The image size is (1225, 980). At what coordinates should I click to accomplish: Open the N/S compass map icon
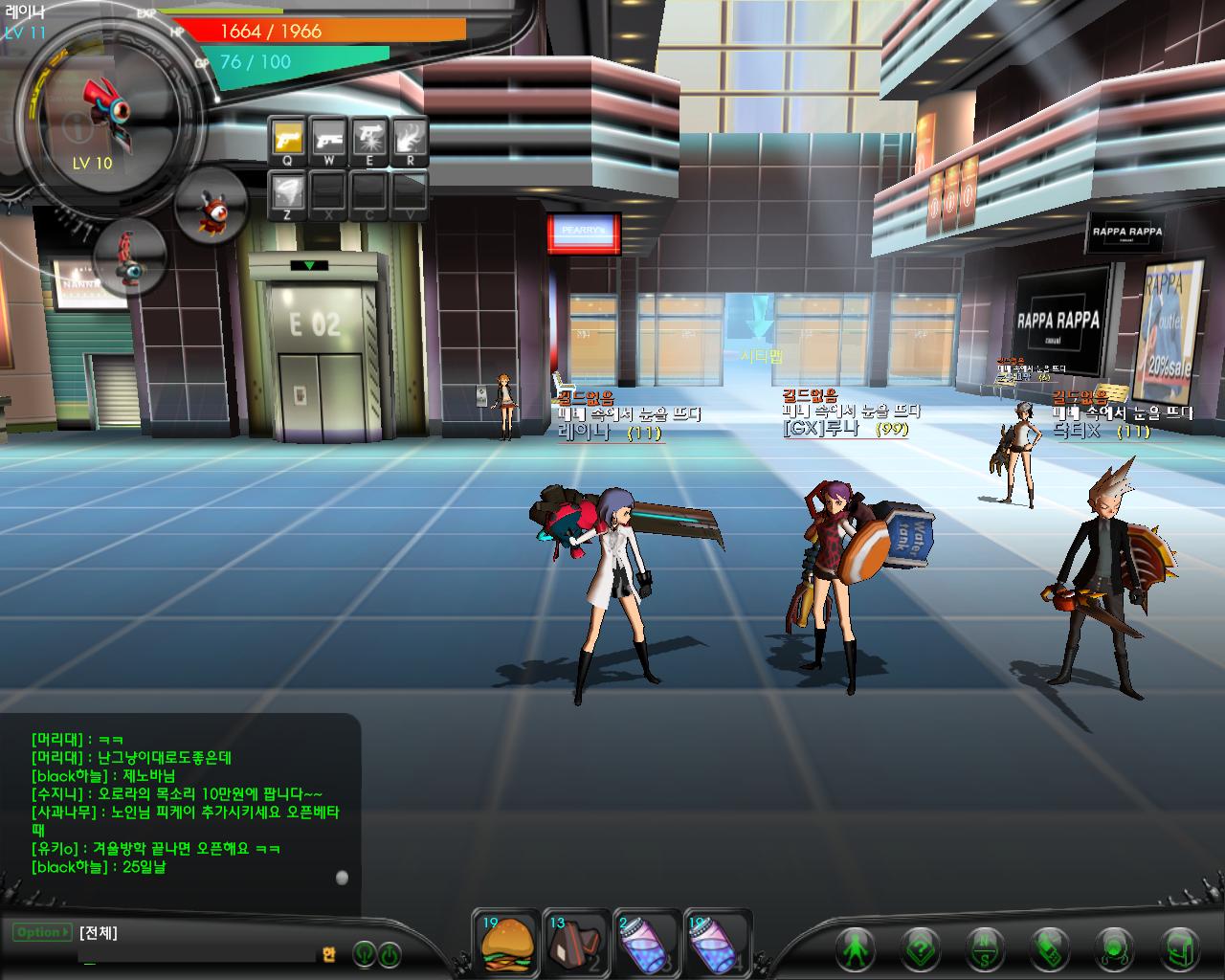pos(985,948)
